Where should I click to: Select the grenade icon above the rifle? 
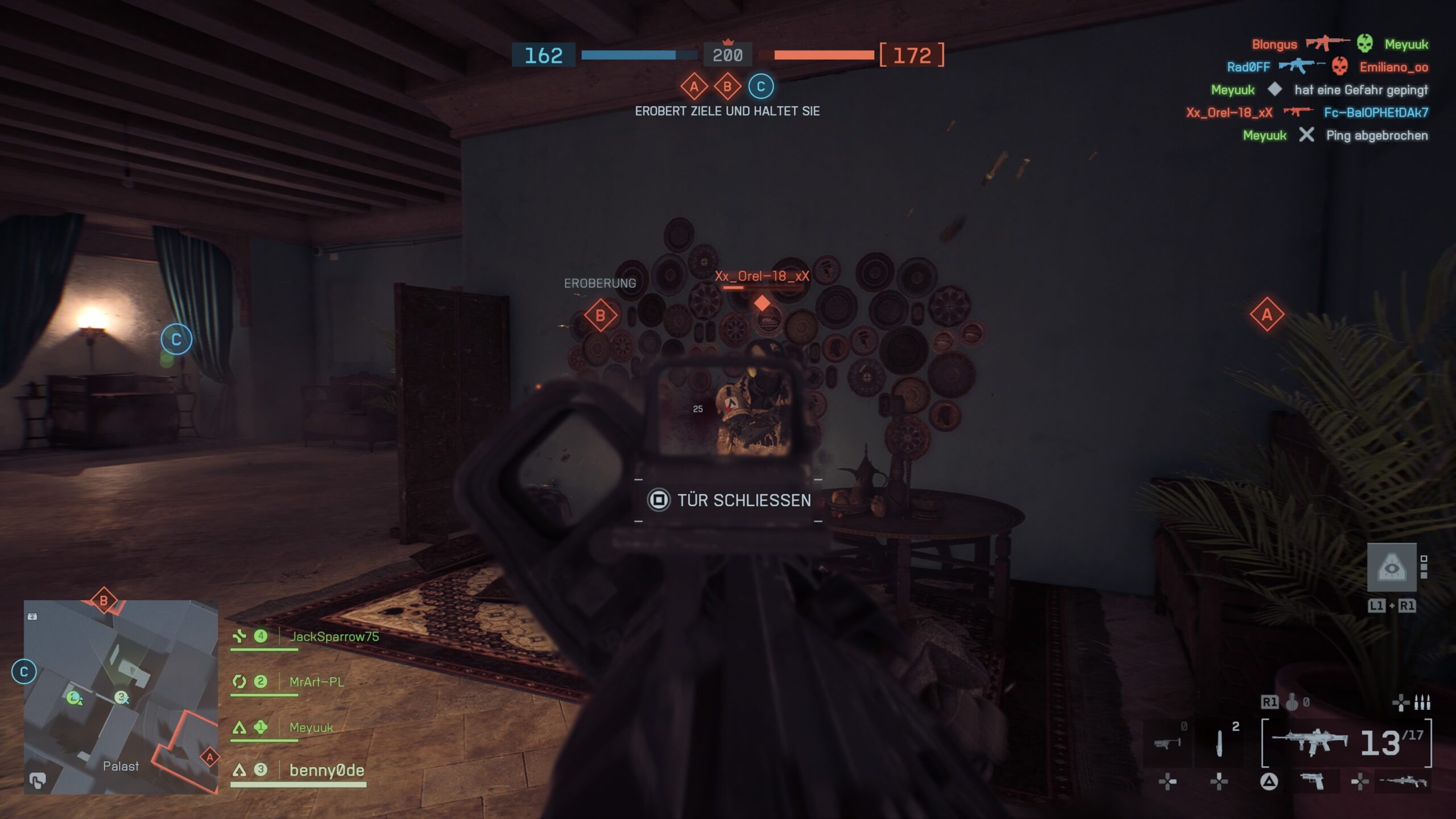point(1292,703)
